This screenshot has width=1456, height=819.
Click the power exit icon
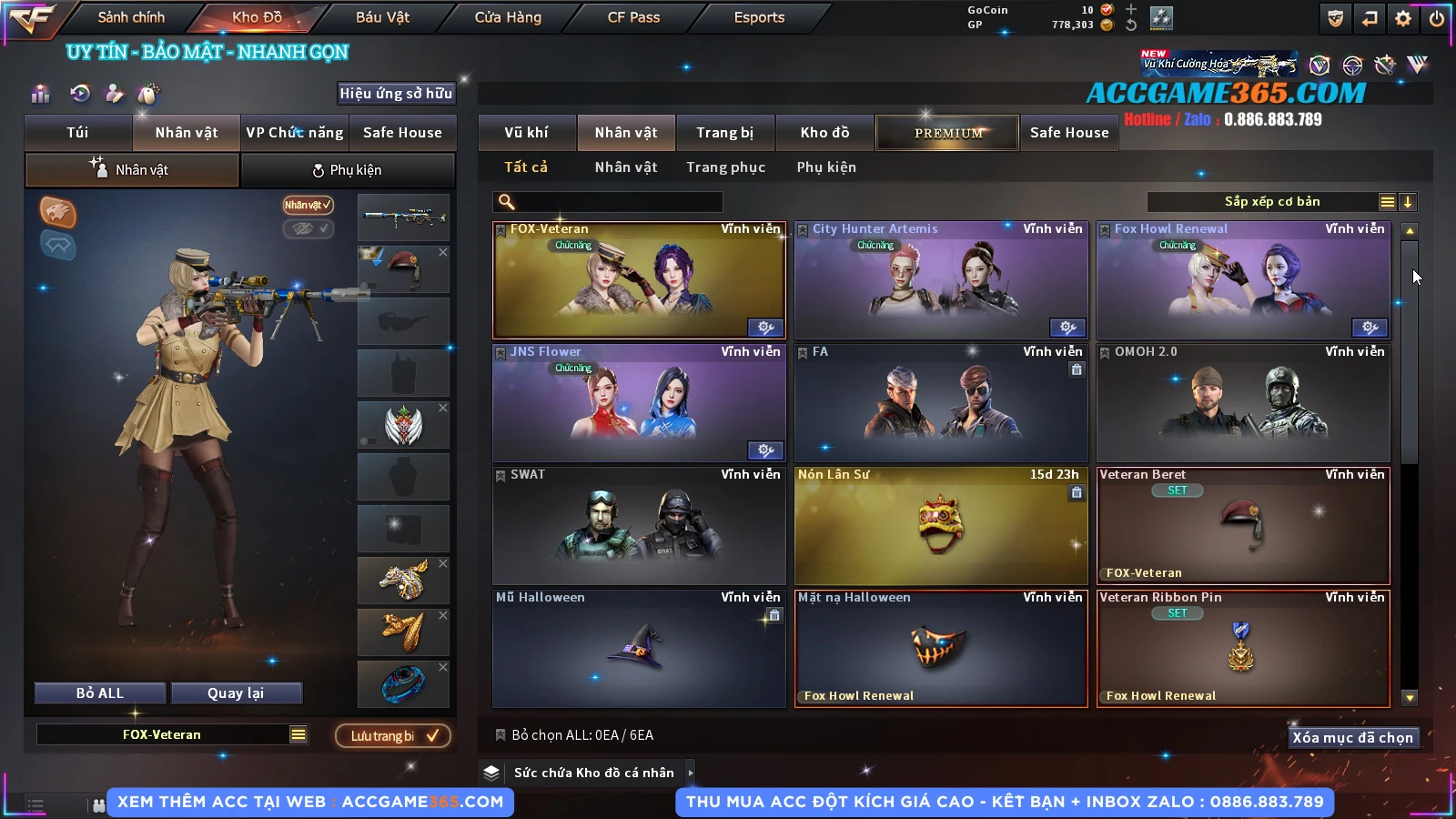point(1437,18)
